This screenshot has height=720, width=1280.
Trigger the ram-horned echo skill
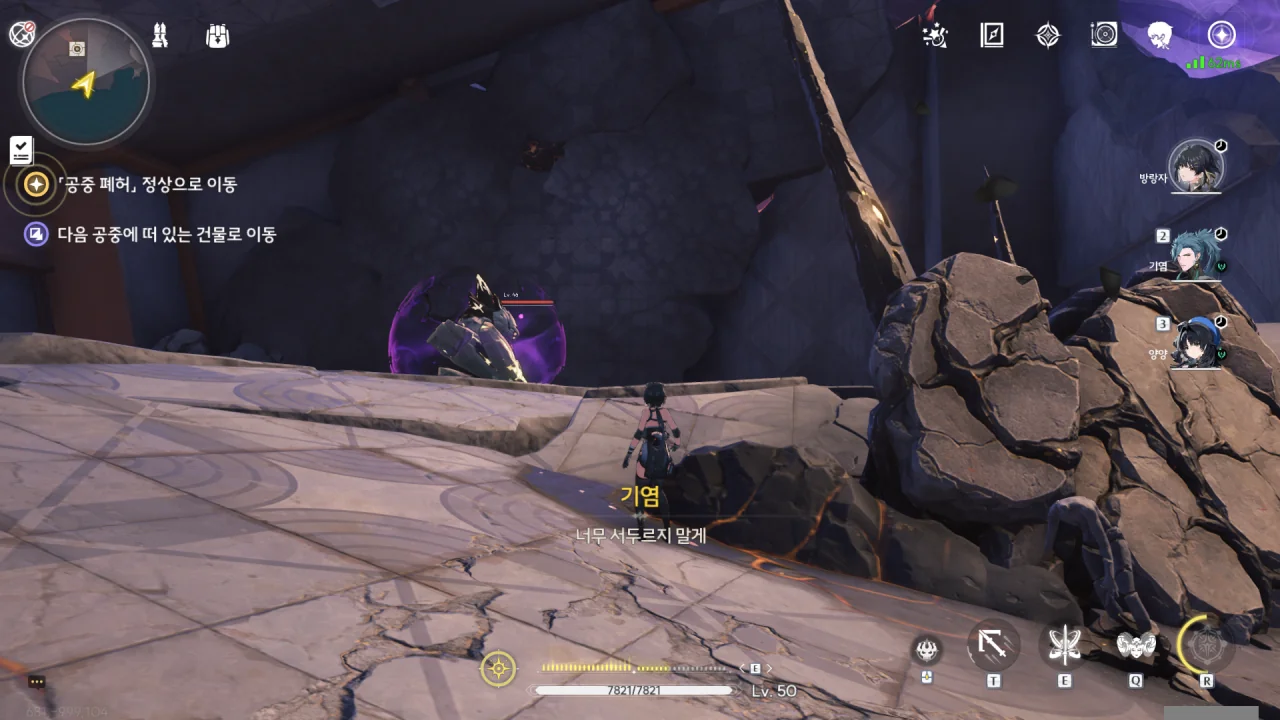pyautogui.click(x=1135, y=645)
